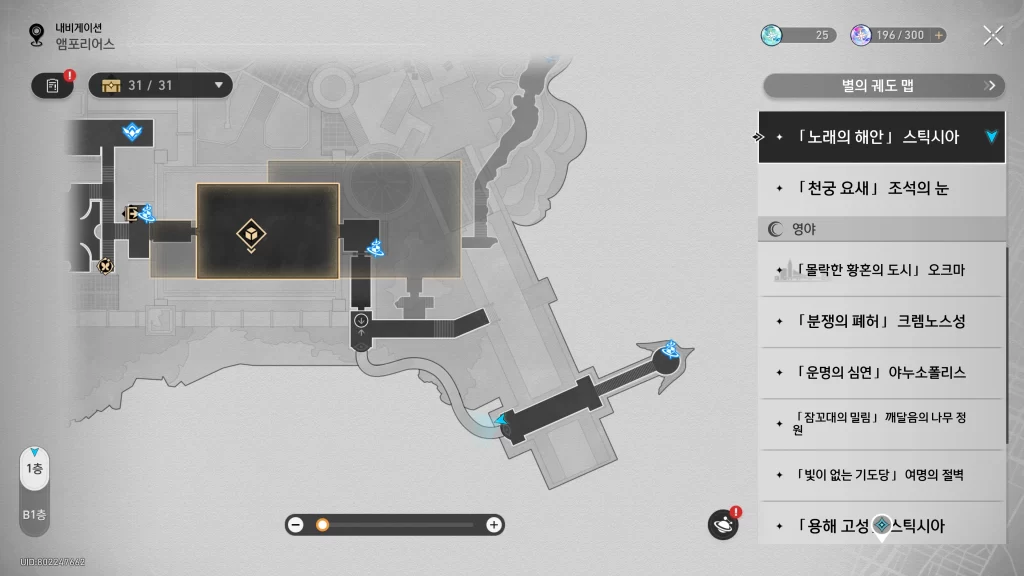
Task: Open the mission log icon with red alert
Action: (x=52, y=86)
